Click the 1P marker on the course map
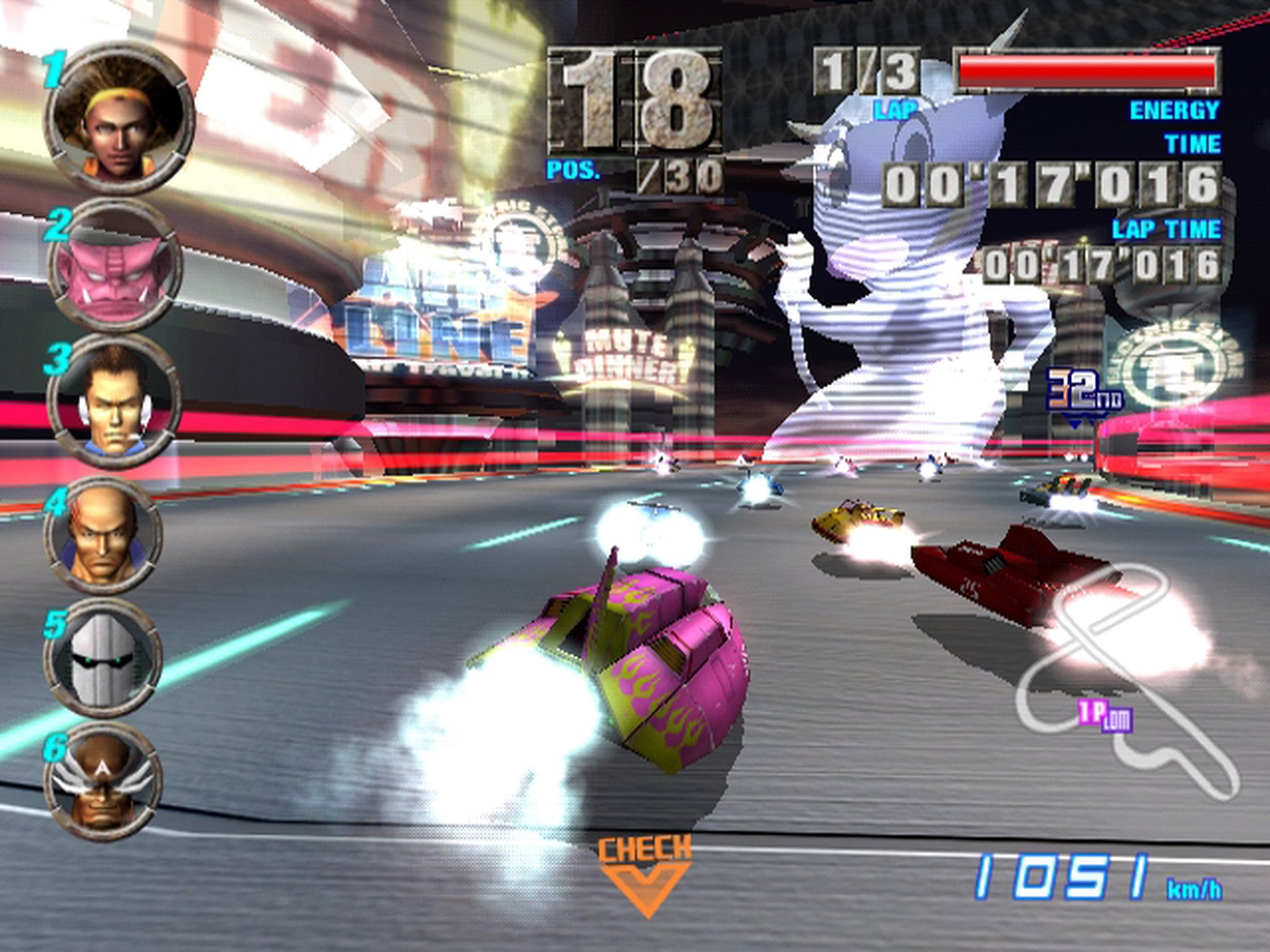 [x=1105, y=718]
